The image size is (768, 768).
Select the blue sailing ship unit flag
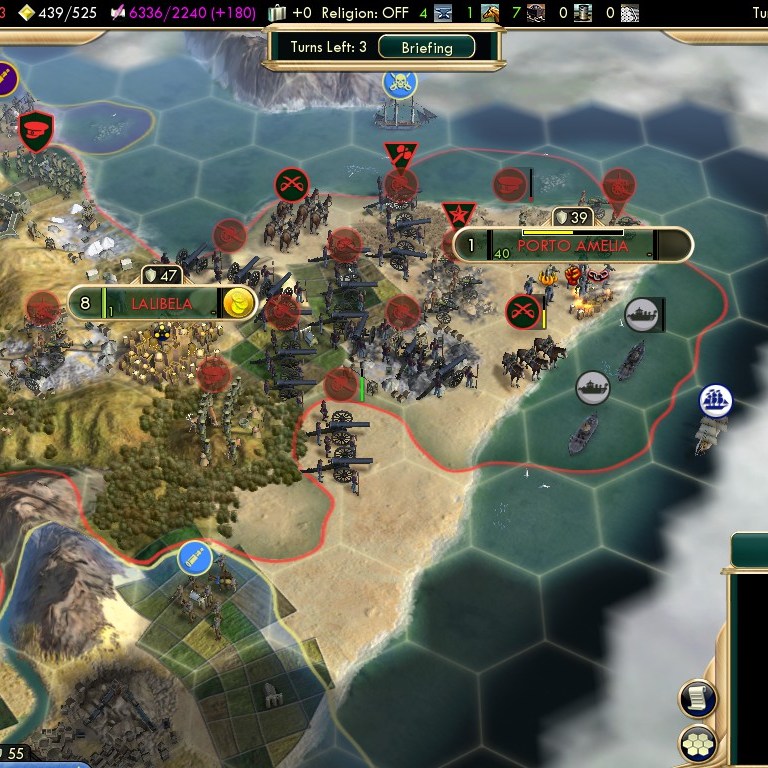tap(716, 401)
